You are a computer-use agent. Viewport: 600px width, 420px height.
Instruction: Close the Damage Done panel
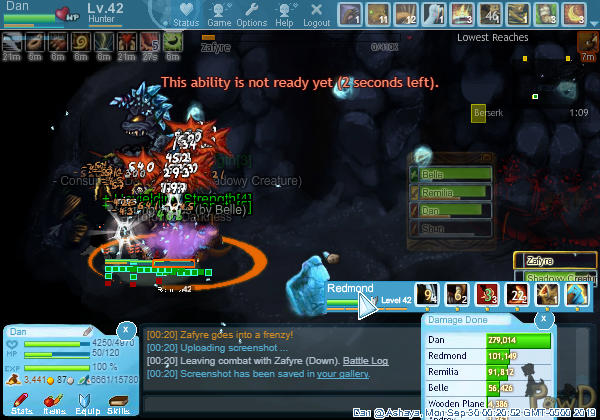tap(543, 318)
